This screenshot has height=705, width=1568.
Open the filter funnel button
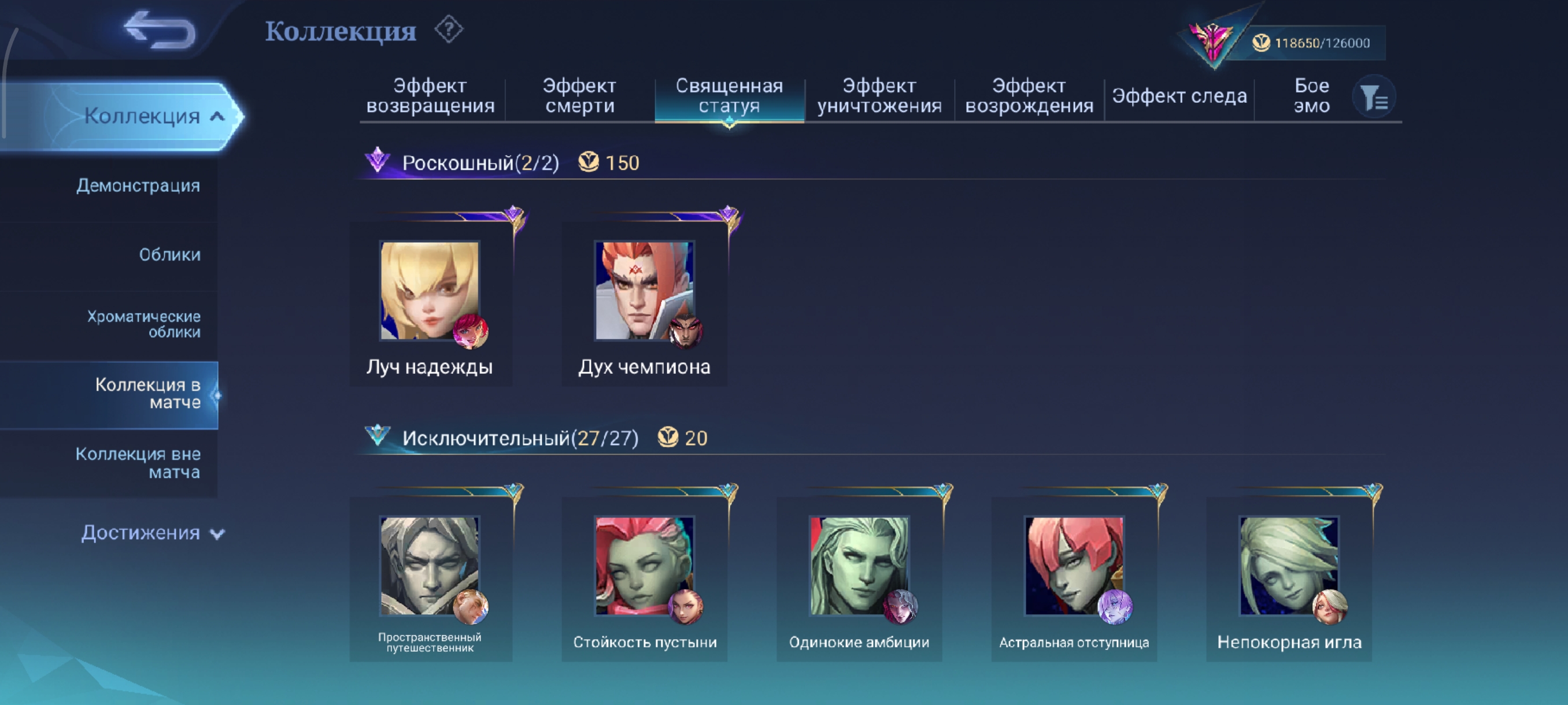(x=1373, y=97)
